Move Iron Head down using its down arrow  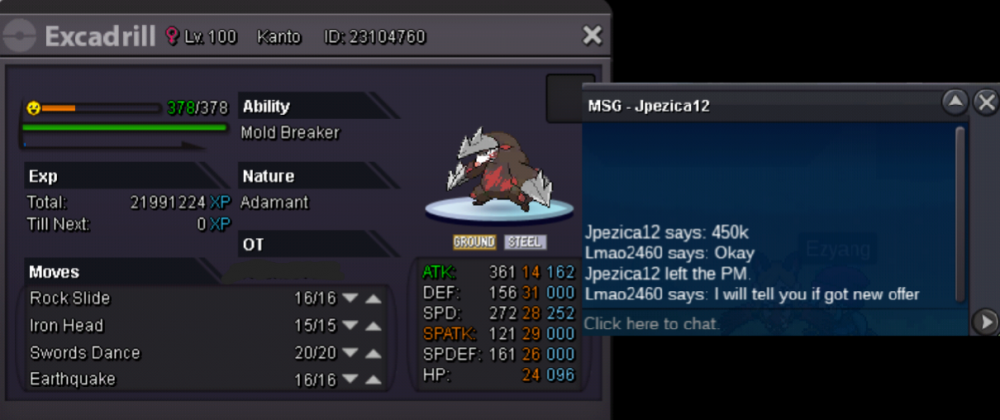(350, 325)
